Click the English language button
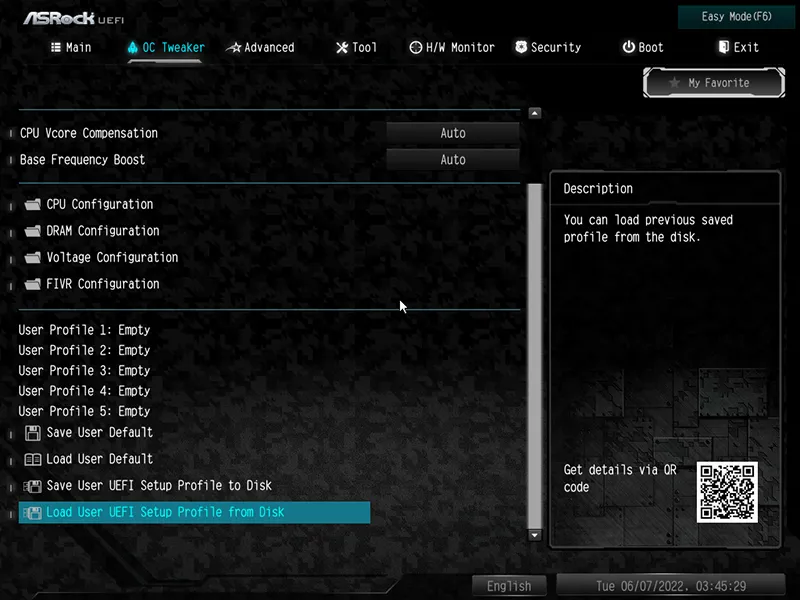The width and height of the screenshot is (800, 600). tap(509, 586)
